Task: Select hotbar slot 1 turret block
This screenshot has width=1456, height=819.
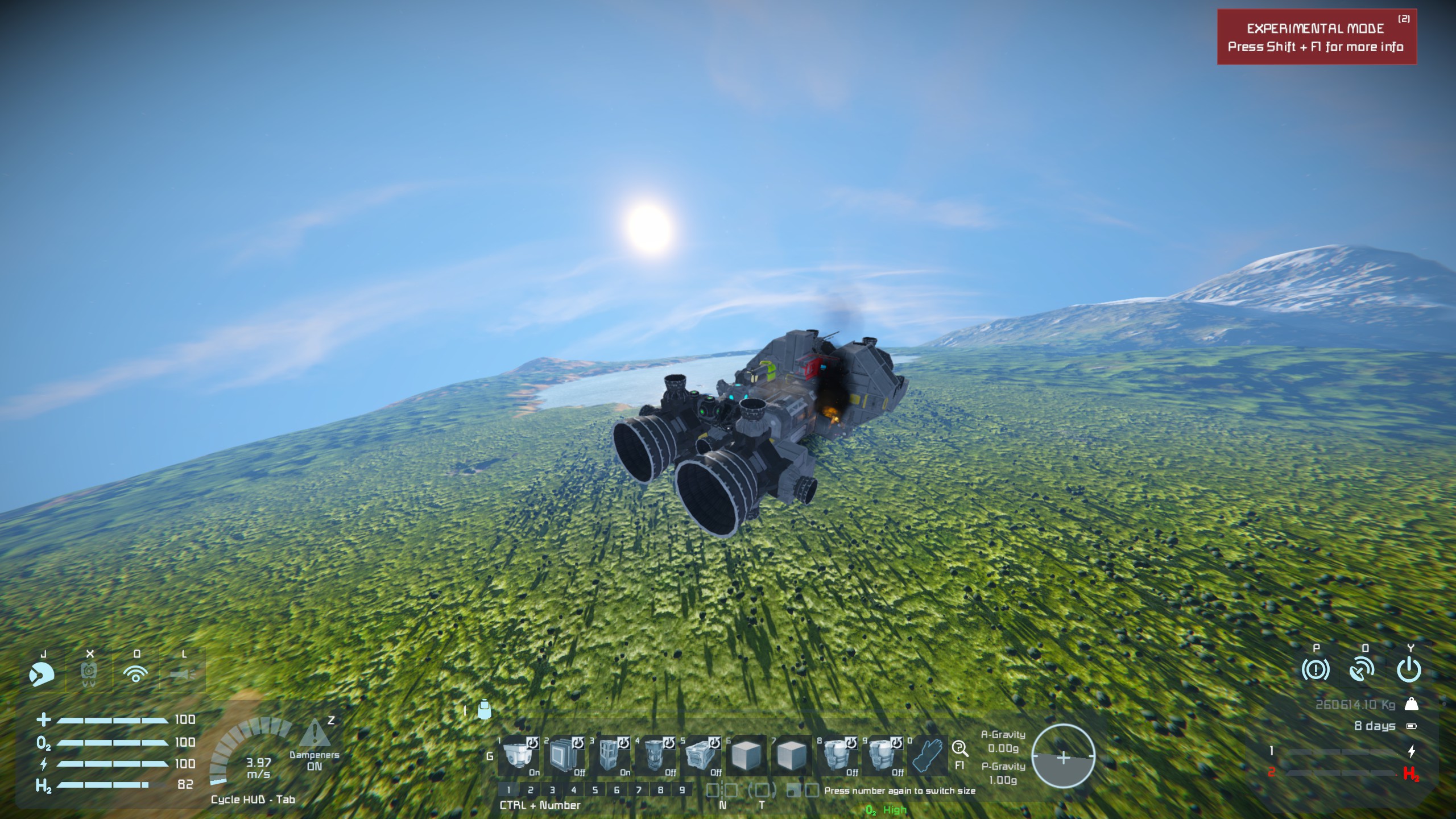Action: pos(519,755)
